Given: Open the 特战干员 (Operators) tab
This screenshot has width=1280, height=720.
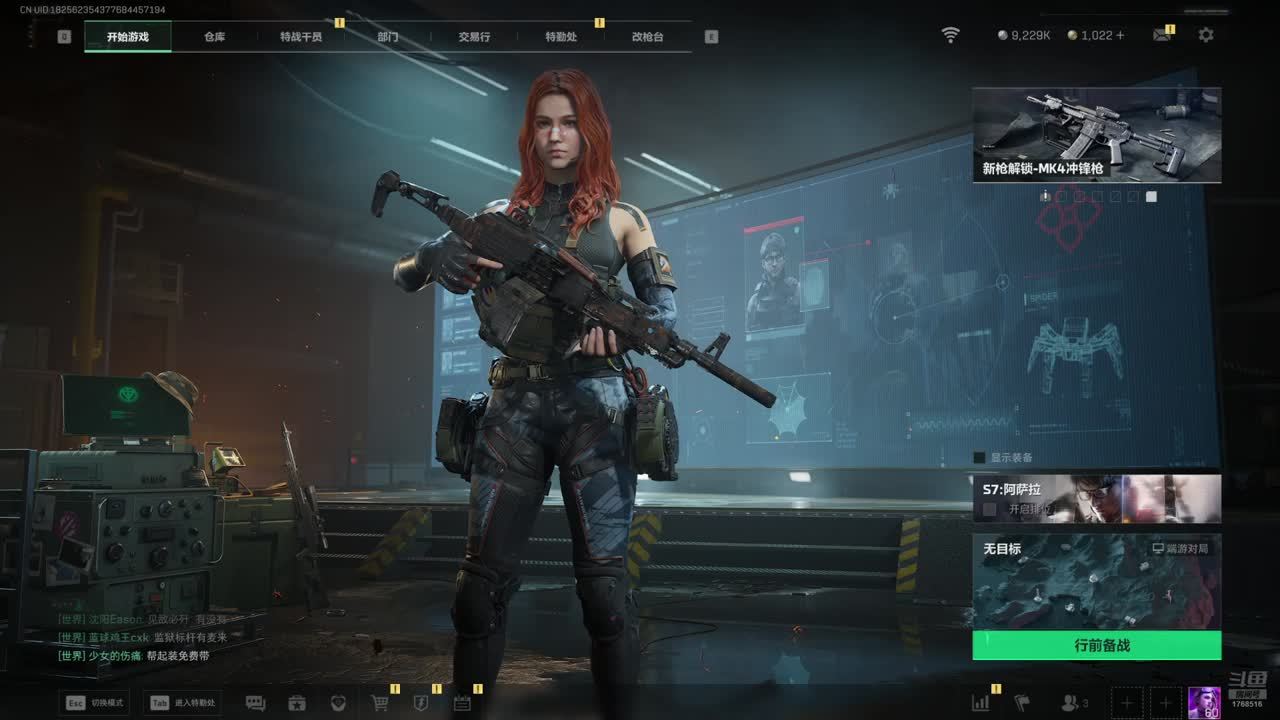Looking at the screenshot, I should [x=301, y=37].
